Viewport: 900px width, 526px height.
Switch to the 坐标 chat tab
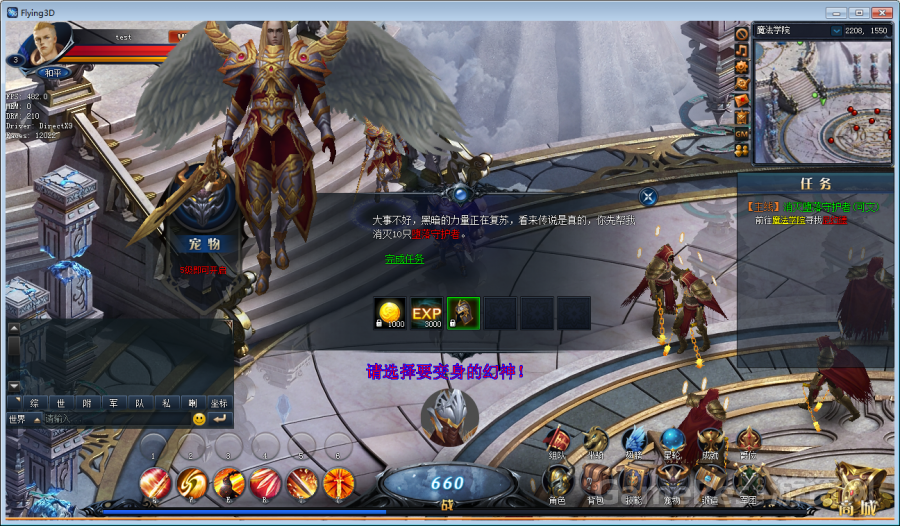point(219,402)
